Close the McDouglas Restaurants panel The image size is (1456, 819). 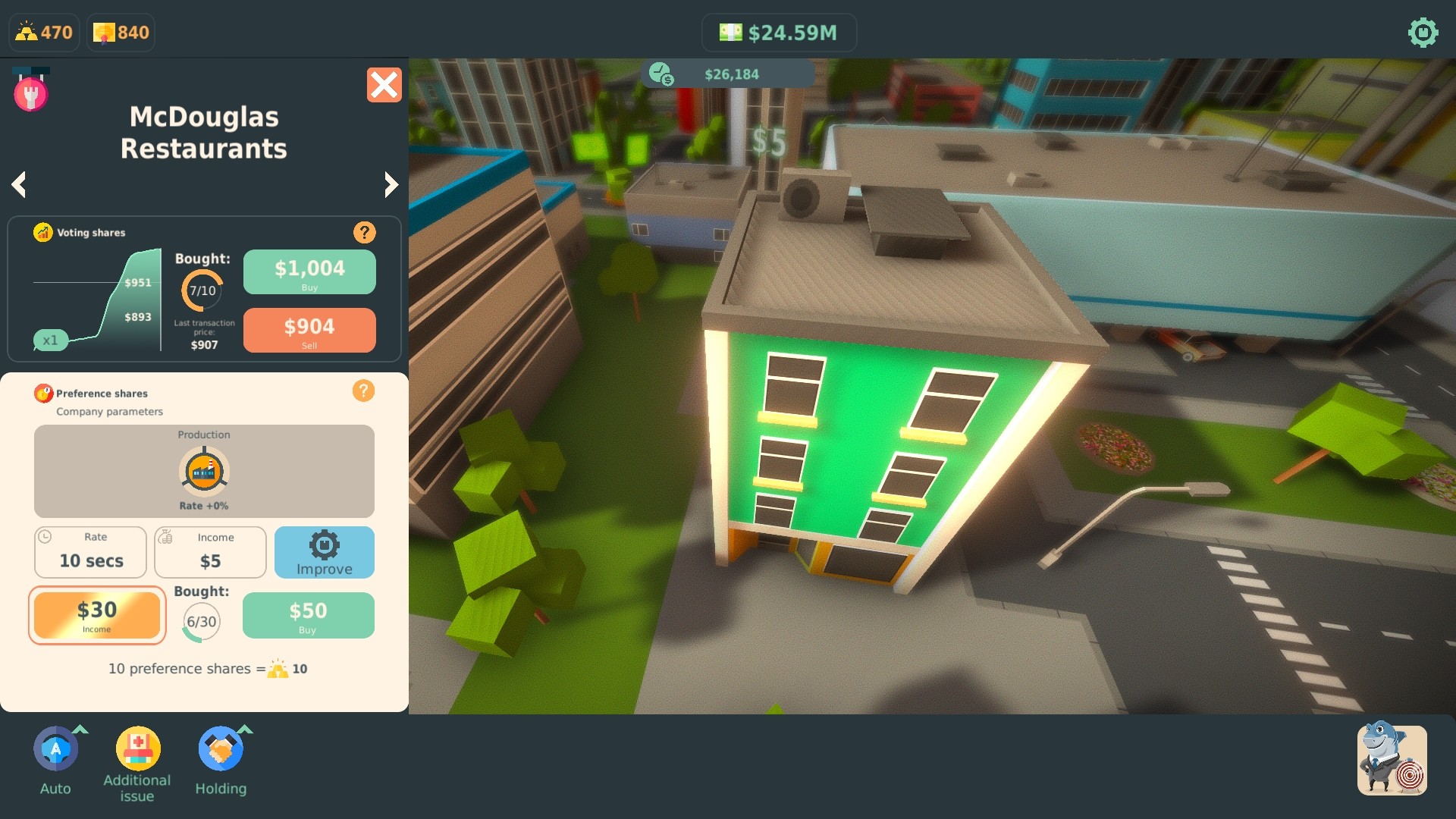click(x=385, y=85)
